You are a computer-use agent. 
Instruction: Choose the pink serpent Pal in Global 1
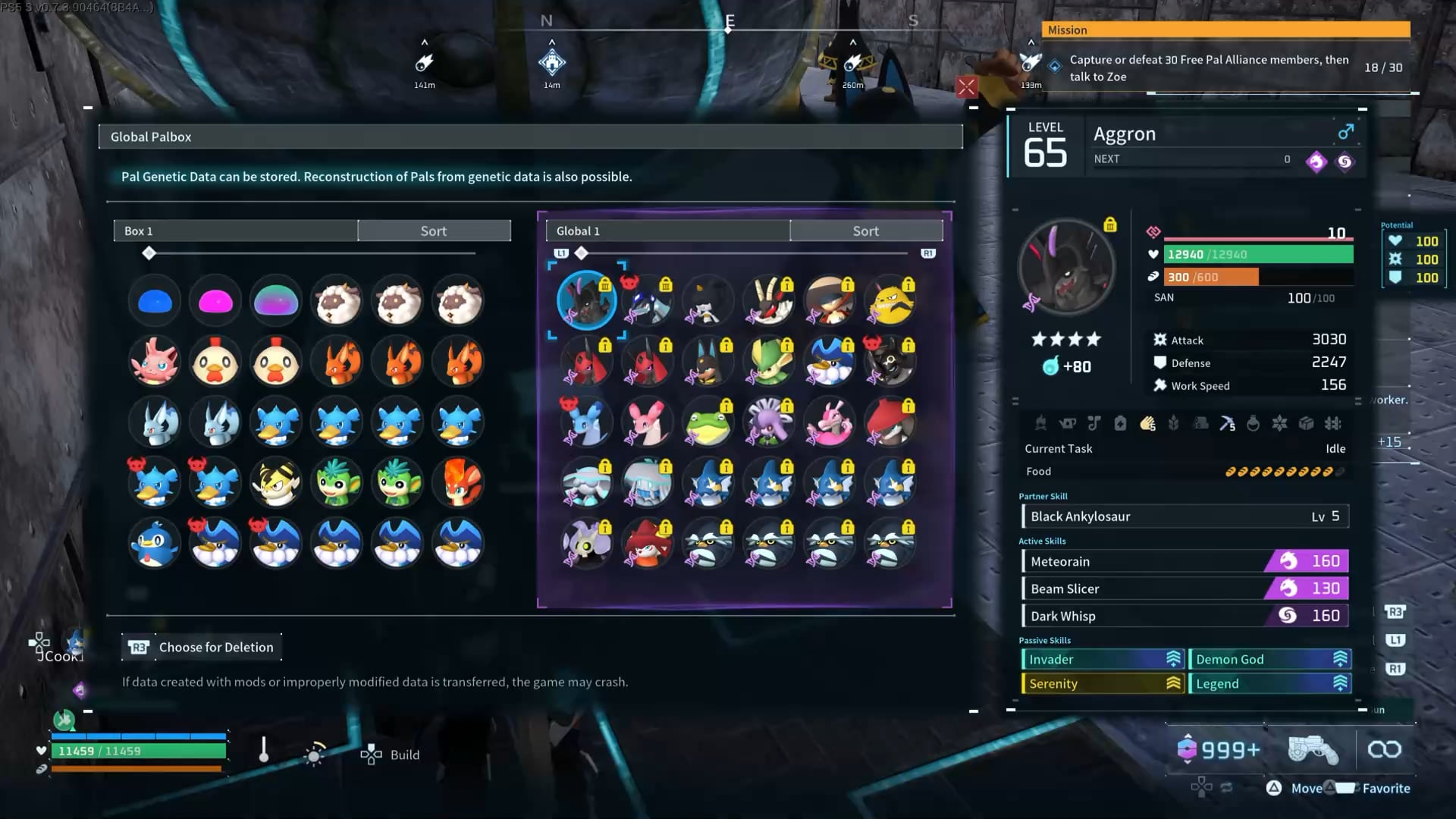[829, 422]
